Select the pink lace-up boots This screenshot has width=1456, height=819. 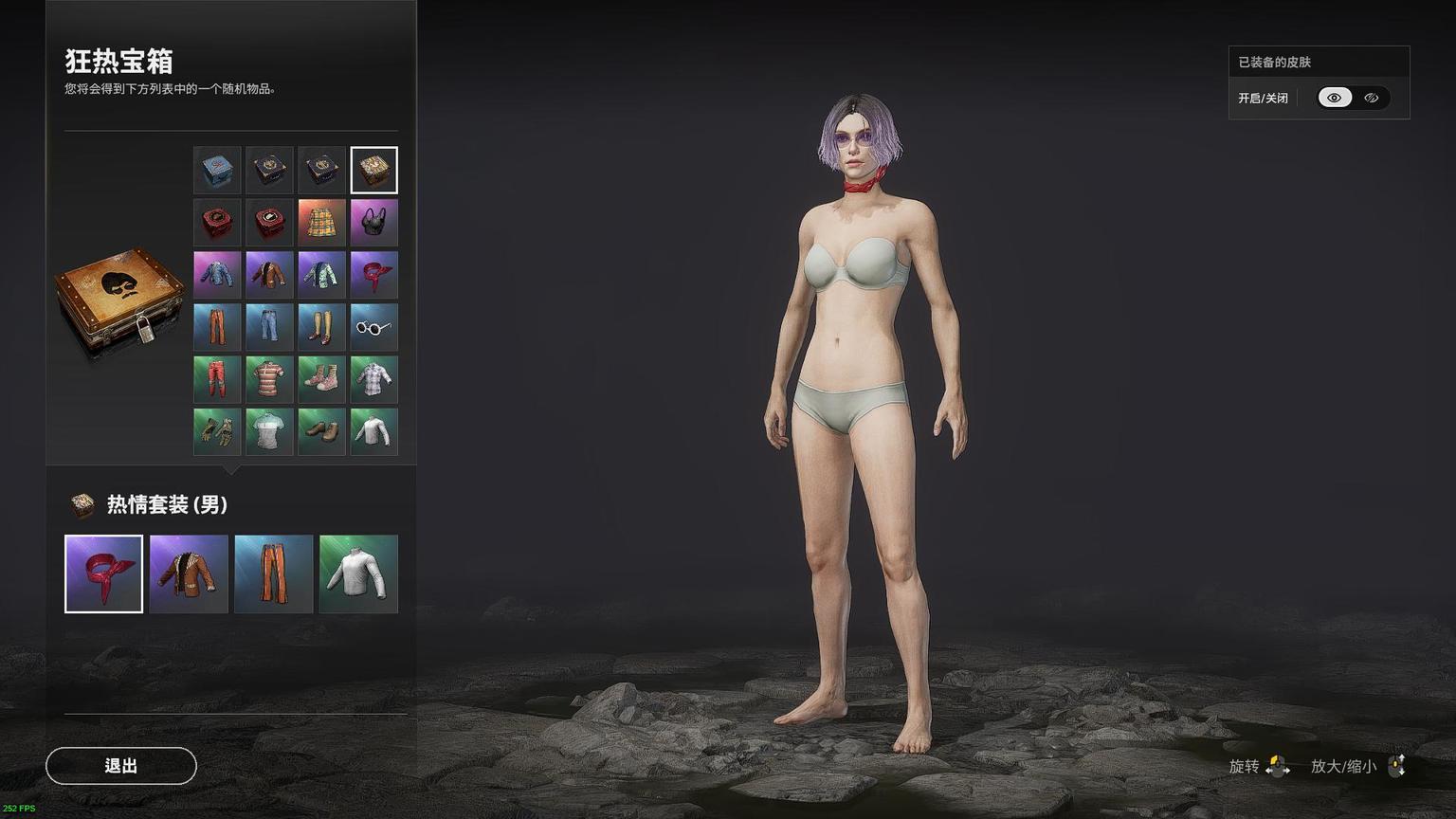click(x=321, y=379)
